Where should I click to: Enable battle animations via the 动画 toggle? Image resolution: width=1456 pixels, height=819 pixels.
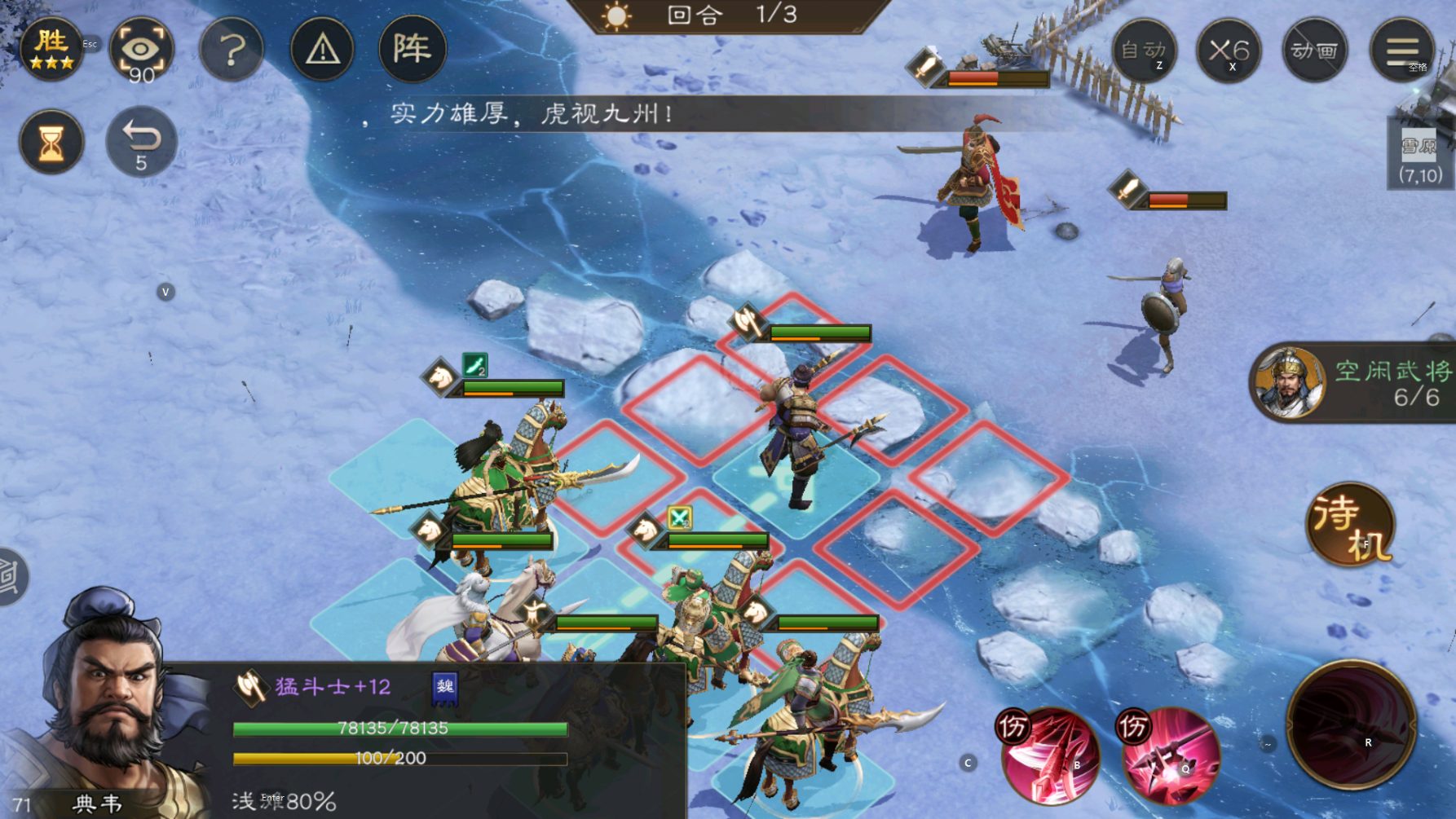click(x=1315, y=51)
